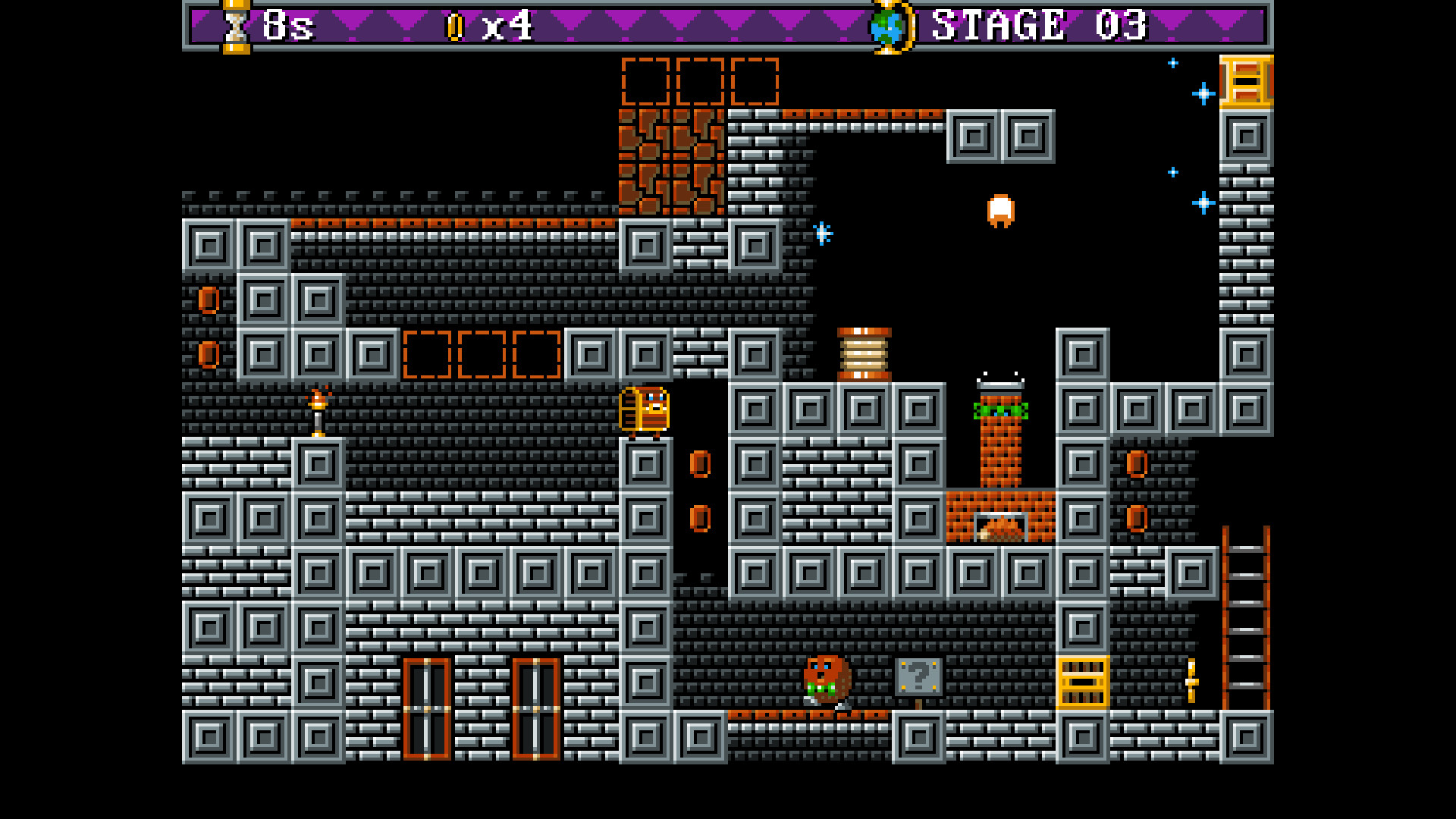Click the hourglass timer icon
This screenshot has height=819, width=1456.
[x=234, y=25]
